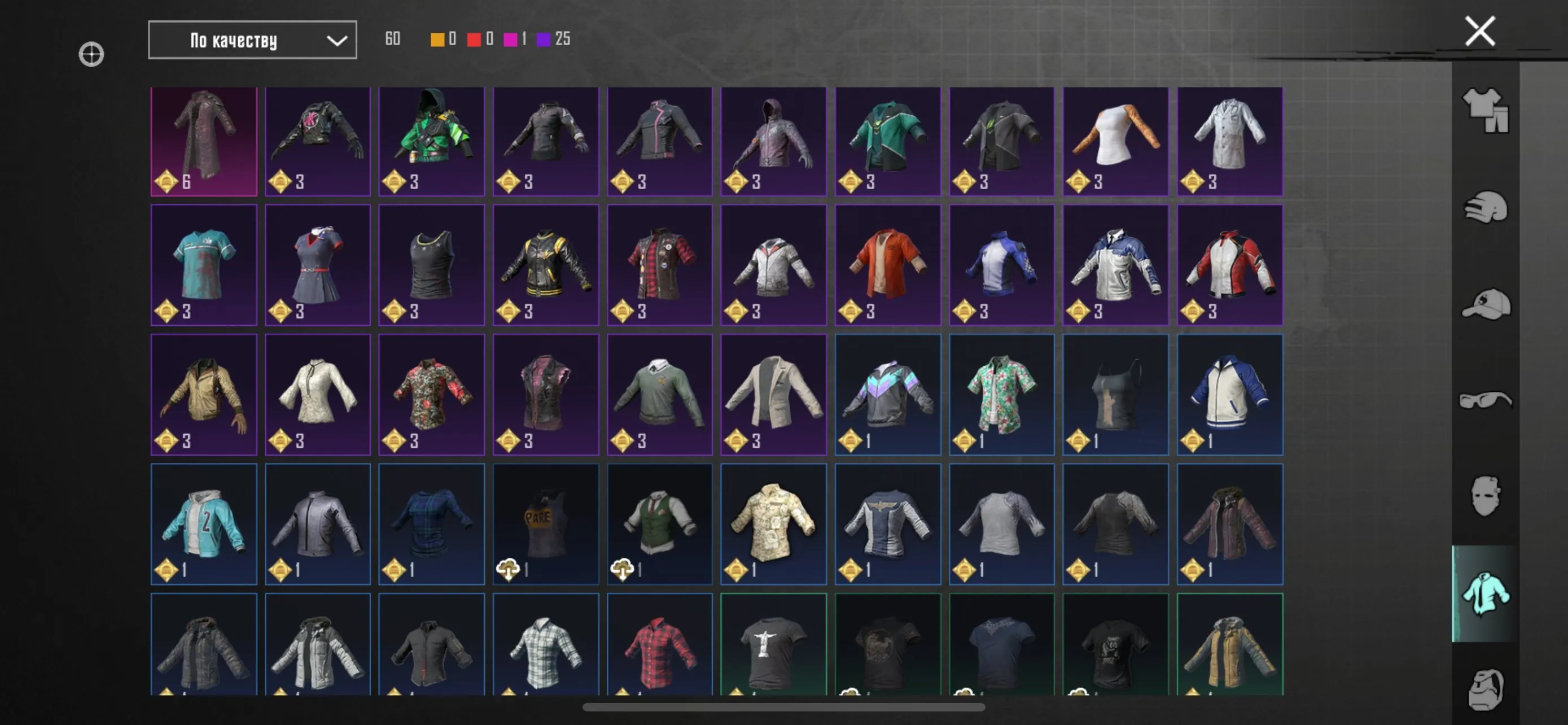Click the crosshair icon in top left
The width and height of the screenshot is (1568, 725).
(91, 54)
